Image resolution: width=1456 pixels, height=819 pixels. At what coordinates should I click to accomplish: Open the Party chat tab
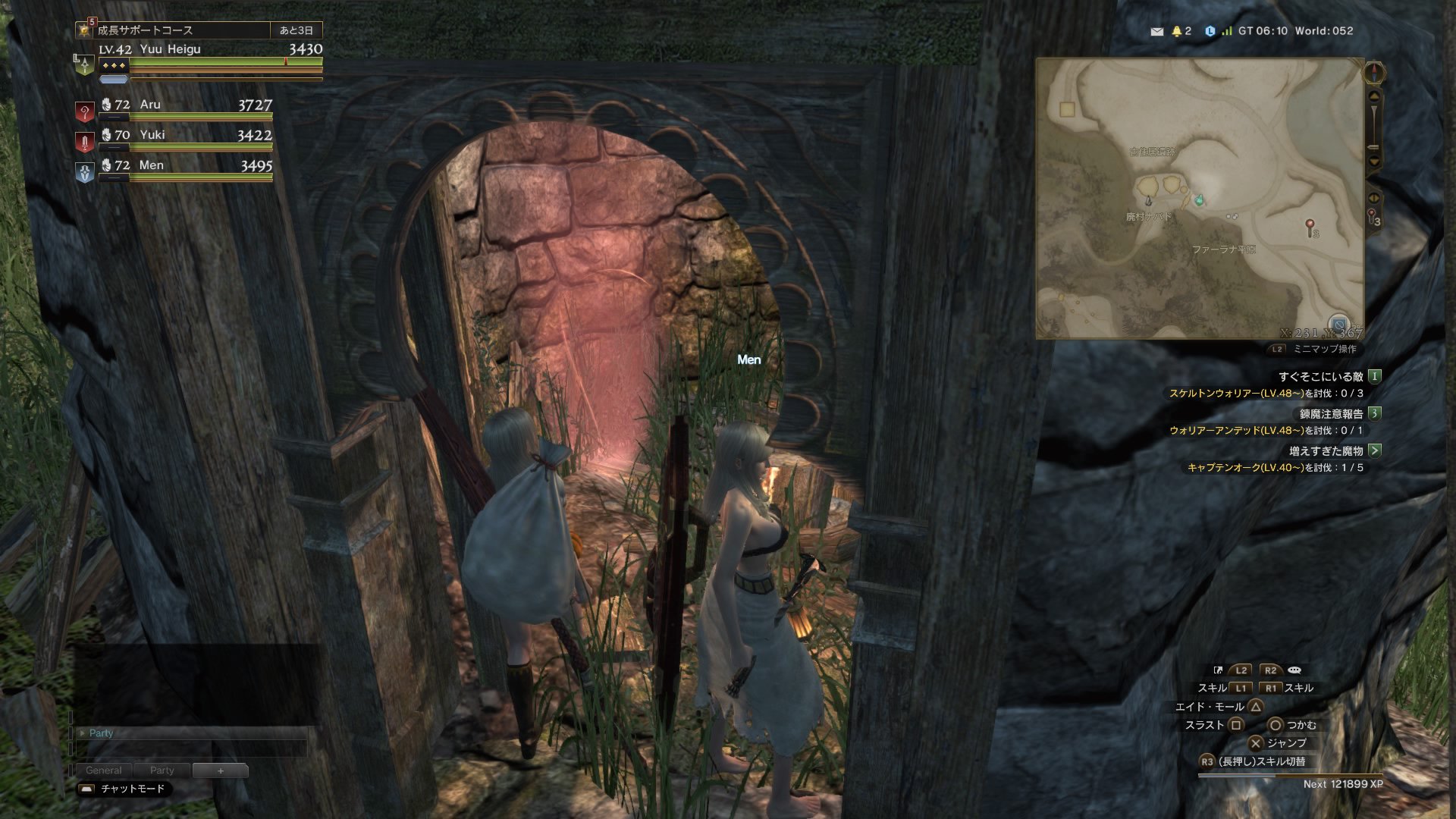click(x=162, y=770)
